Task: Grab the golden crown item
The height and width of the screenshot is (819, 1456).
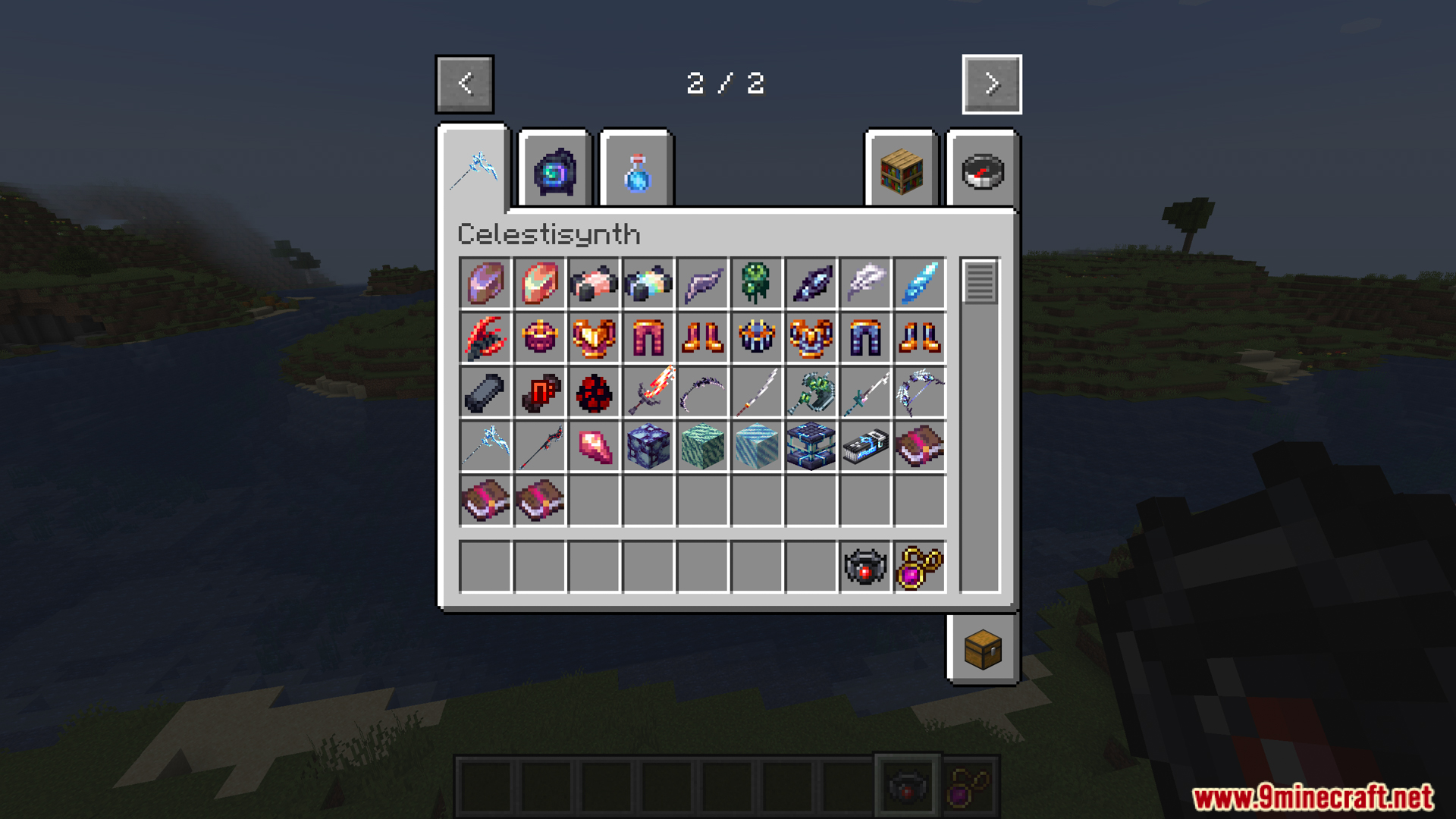Action: click(x=539, y=338)
